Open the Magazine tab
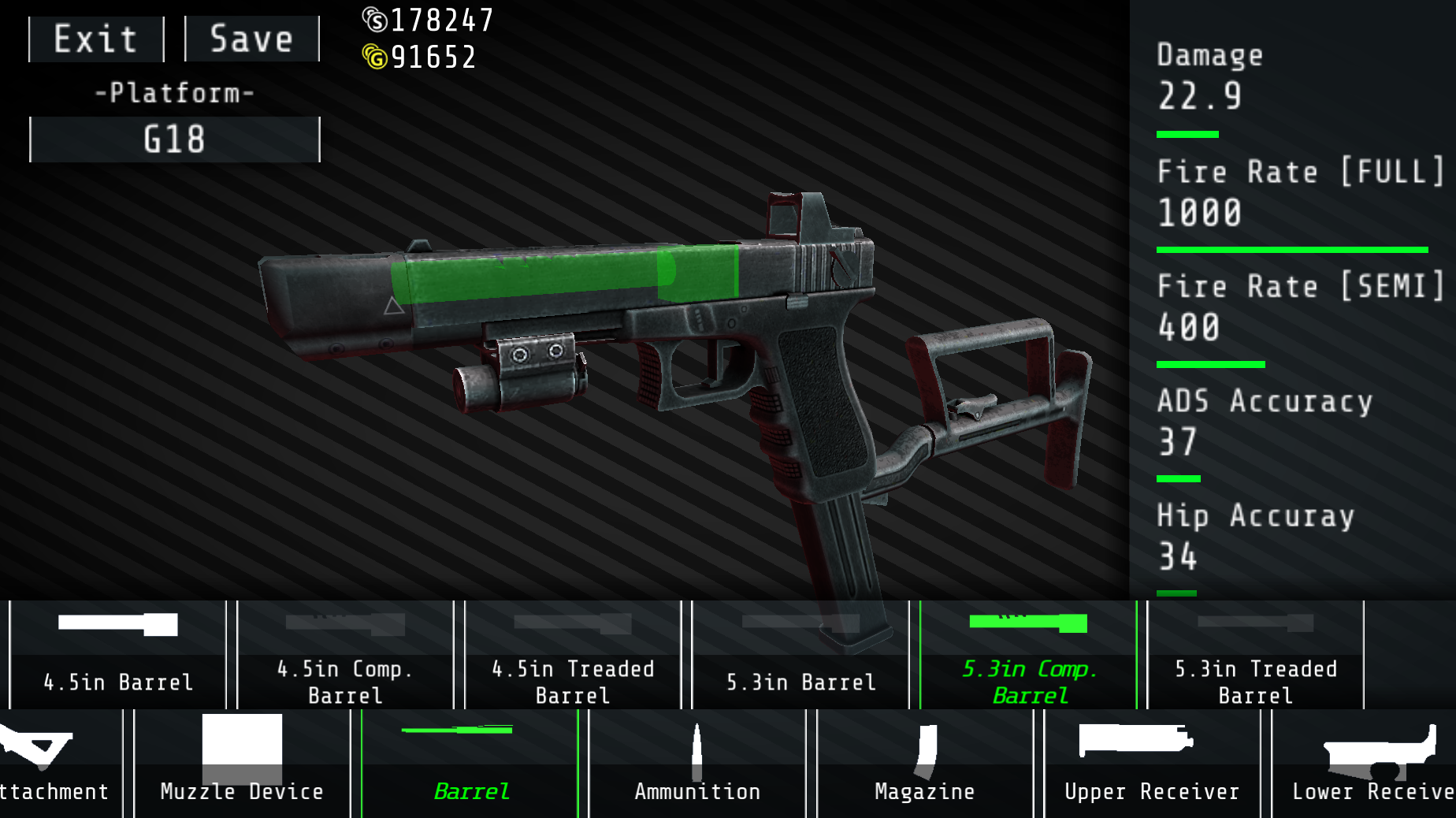The width and height of the screenshot is (1456, 818). [x=923, y=791]
